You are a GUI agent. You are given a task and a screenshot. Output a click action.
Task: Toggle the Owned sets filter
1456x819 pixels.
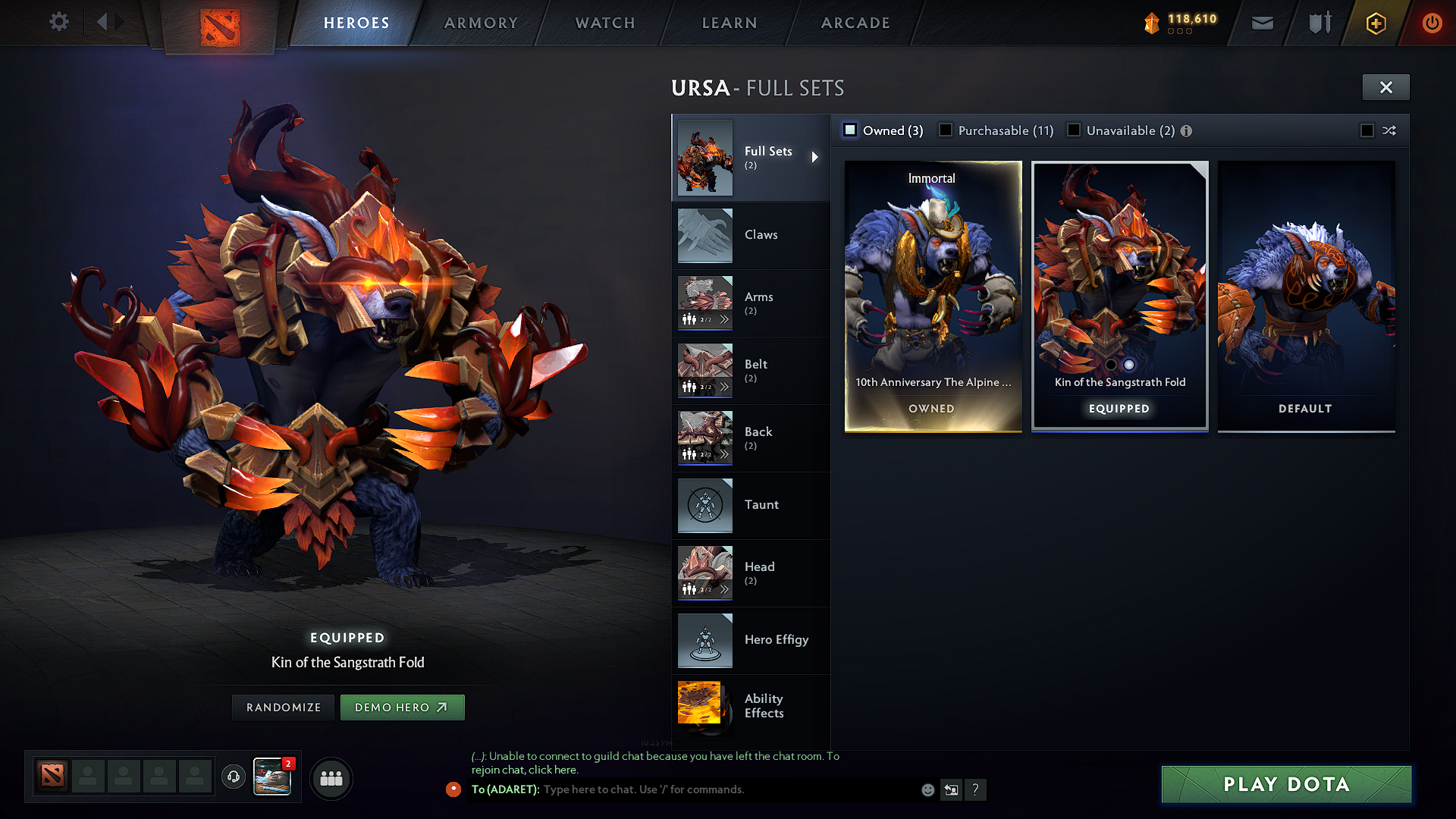[x=850, y=130]
